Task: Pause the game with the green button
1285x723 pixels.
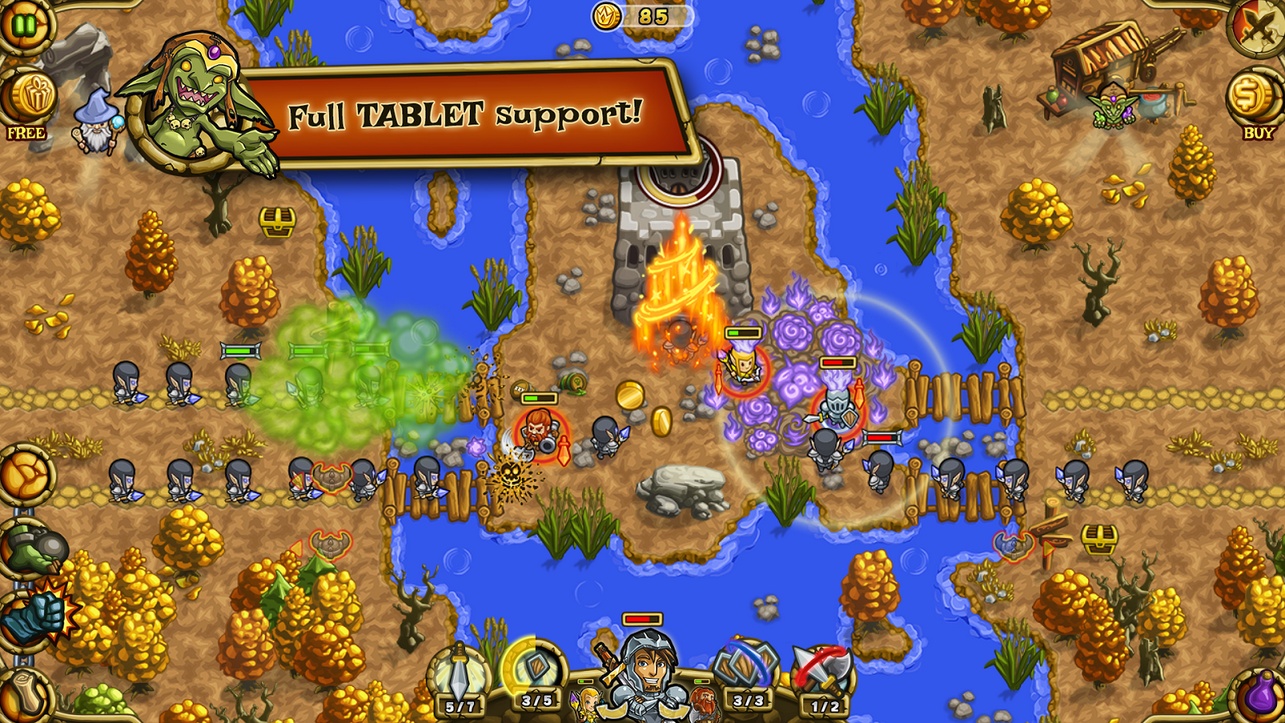Action: pyautogui.click(x=22, y=22)
